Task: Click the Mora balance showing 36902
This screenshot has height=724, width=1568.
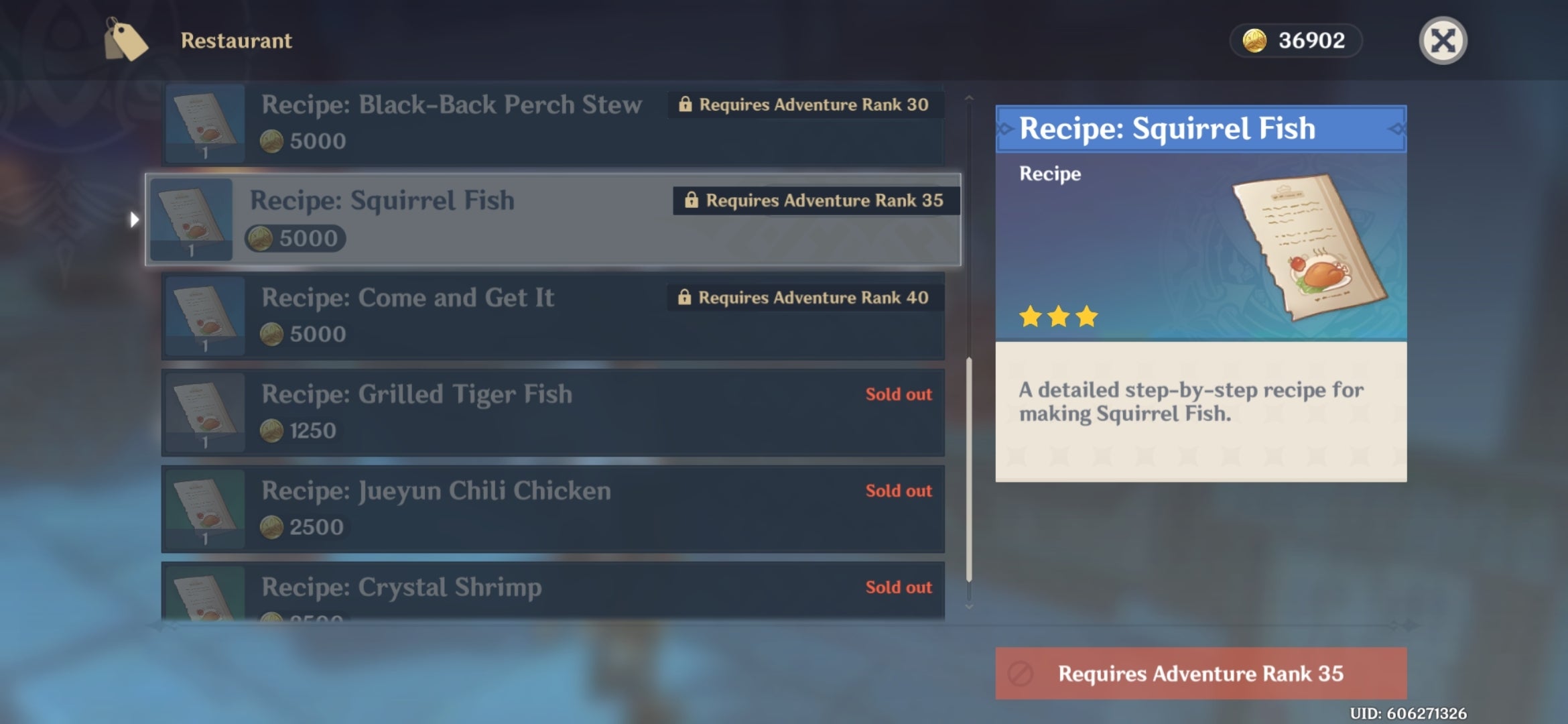Action: pos(1313,41)
